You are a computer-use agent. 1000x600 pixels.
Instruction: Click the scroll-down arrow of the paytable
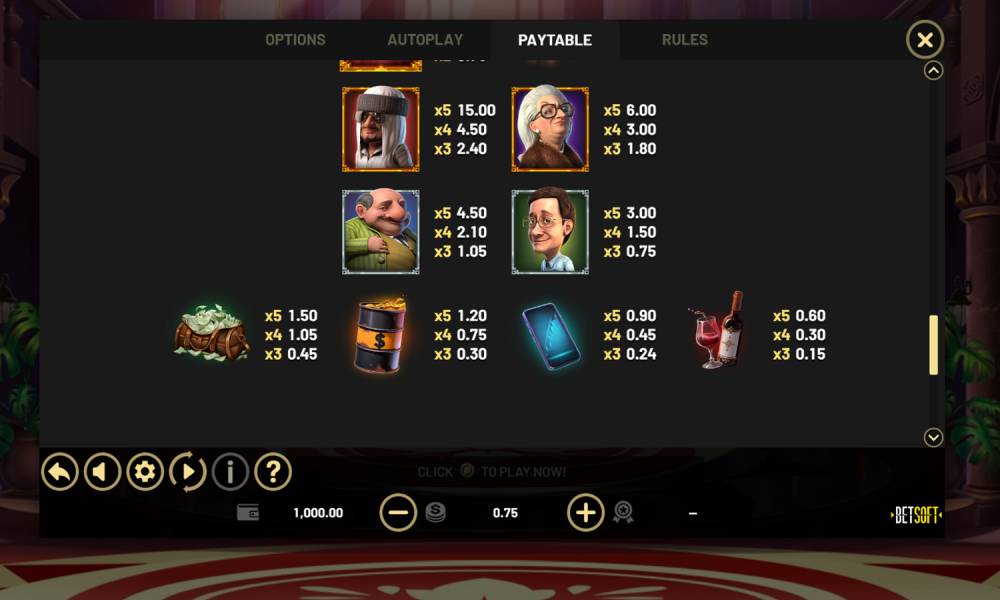(934, 437)
